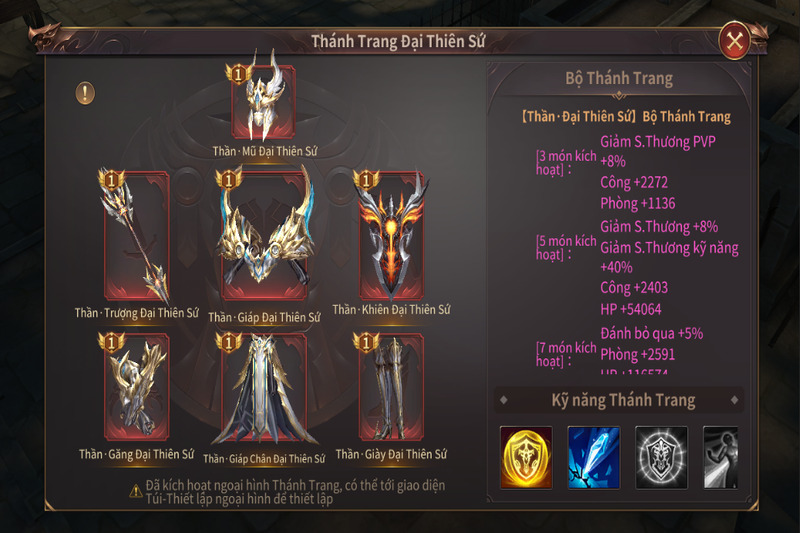The height and width of the screenshot is (533, 800).
Task: Select the Thần·Mũ Đại Thiên Sứ helmet slot
Action: (x=264, y=101)
